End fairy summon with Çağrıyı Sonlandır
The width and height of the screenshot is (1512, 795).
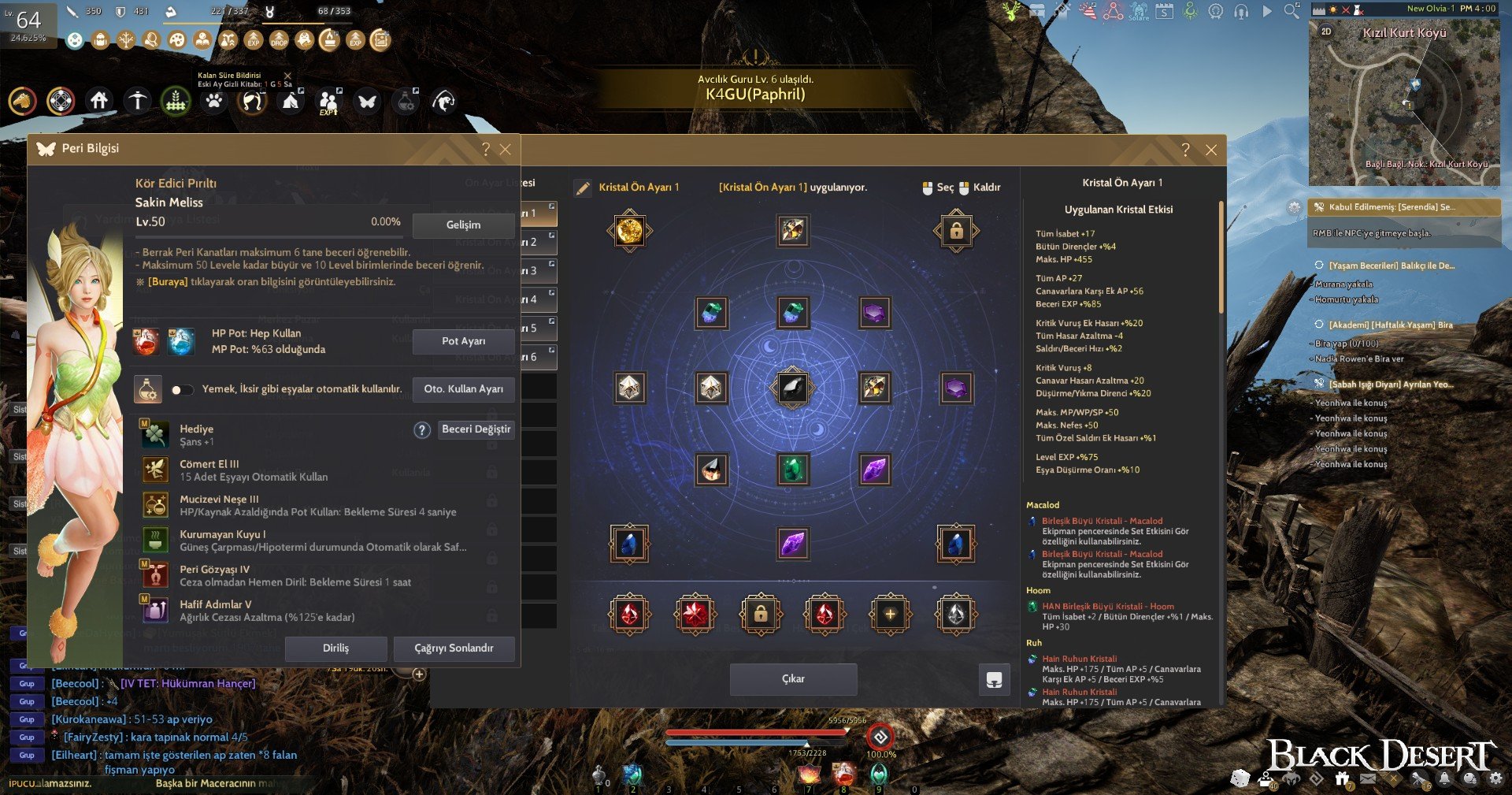tap(454, 648)
